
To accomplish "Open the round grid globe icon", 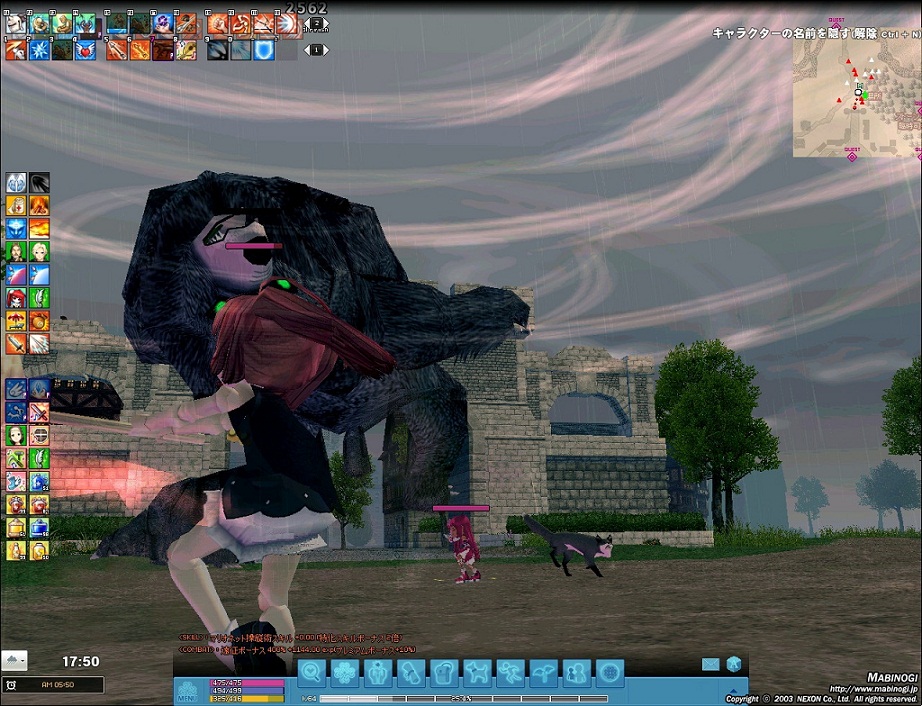I will (x=609, y=673).
